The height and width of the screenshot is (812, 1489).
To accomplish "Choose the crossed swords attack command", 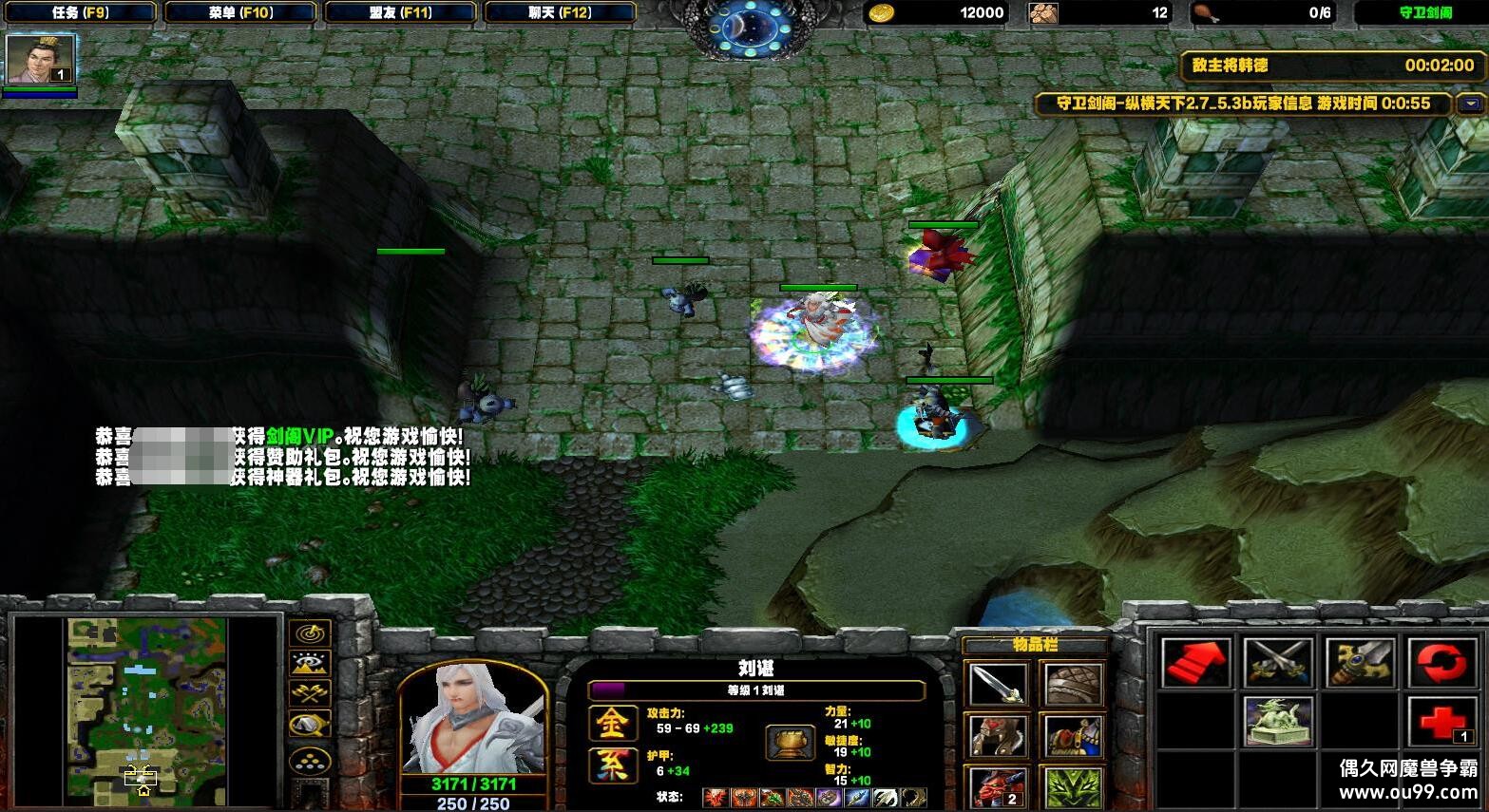I will point(1278,663).
